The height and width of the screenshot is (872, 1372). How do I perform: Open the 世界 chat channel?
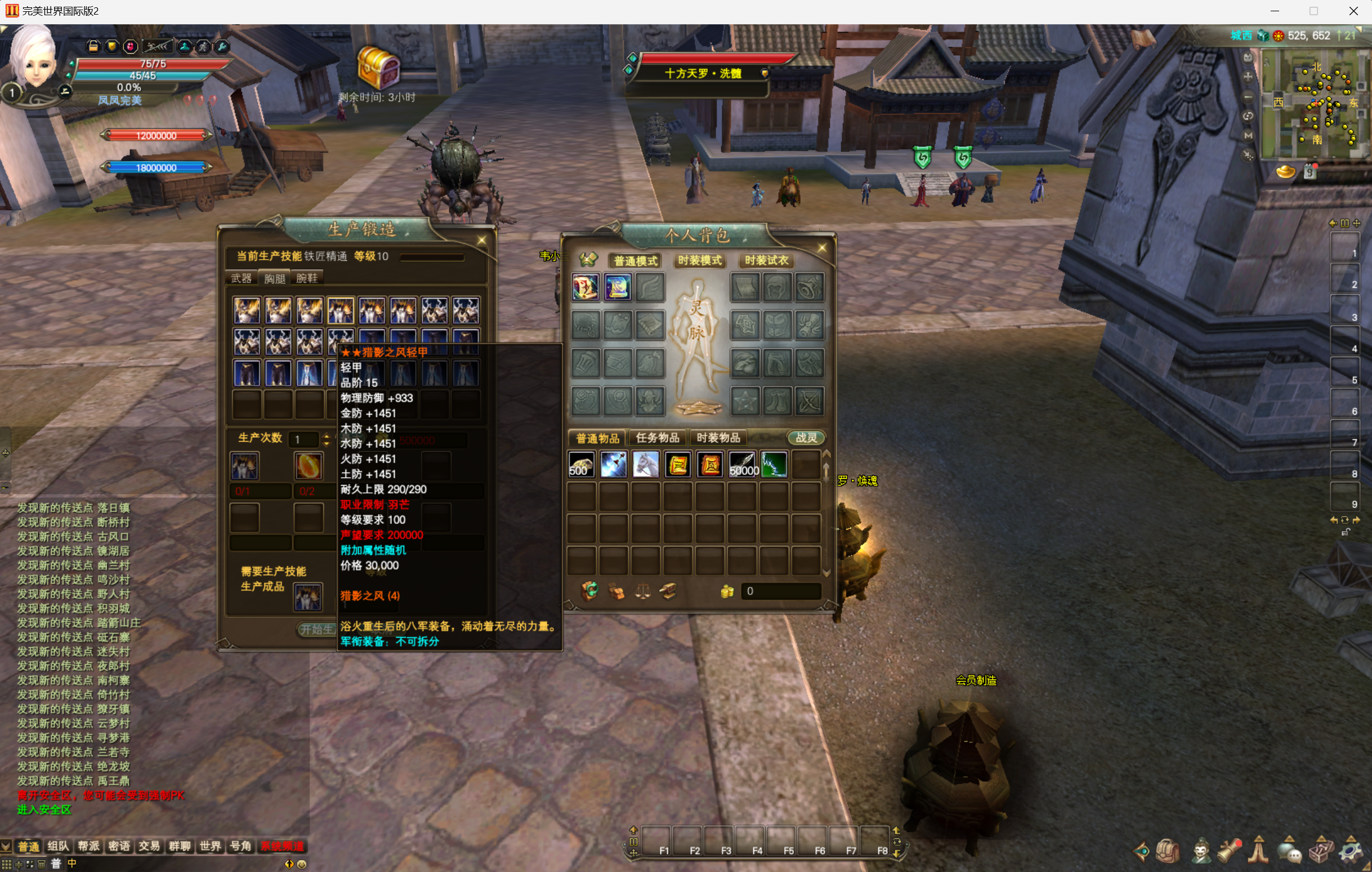209,846
